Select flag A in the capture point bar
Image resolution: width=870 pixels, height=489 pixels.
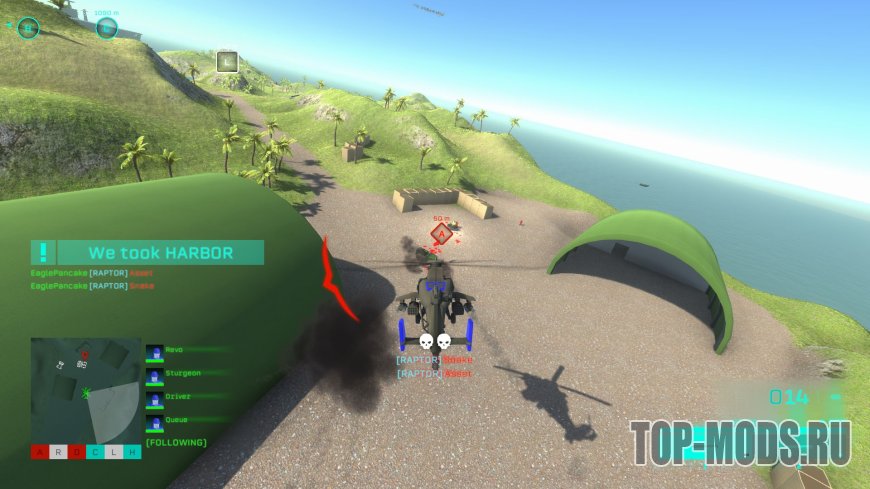(x=40, y=453)
